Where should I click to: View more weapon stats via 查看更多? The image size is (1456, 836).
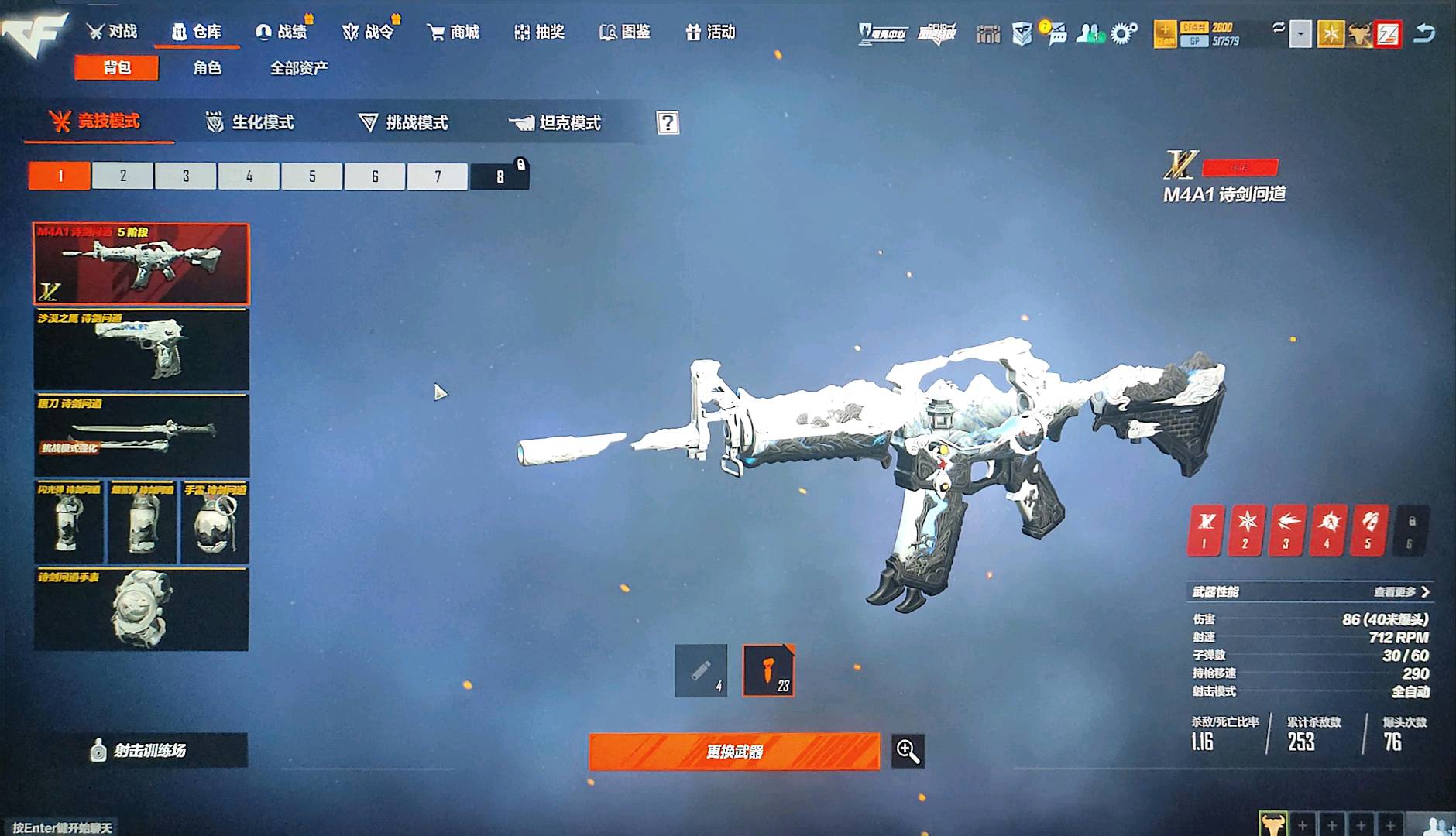1401,592
